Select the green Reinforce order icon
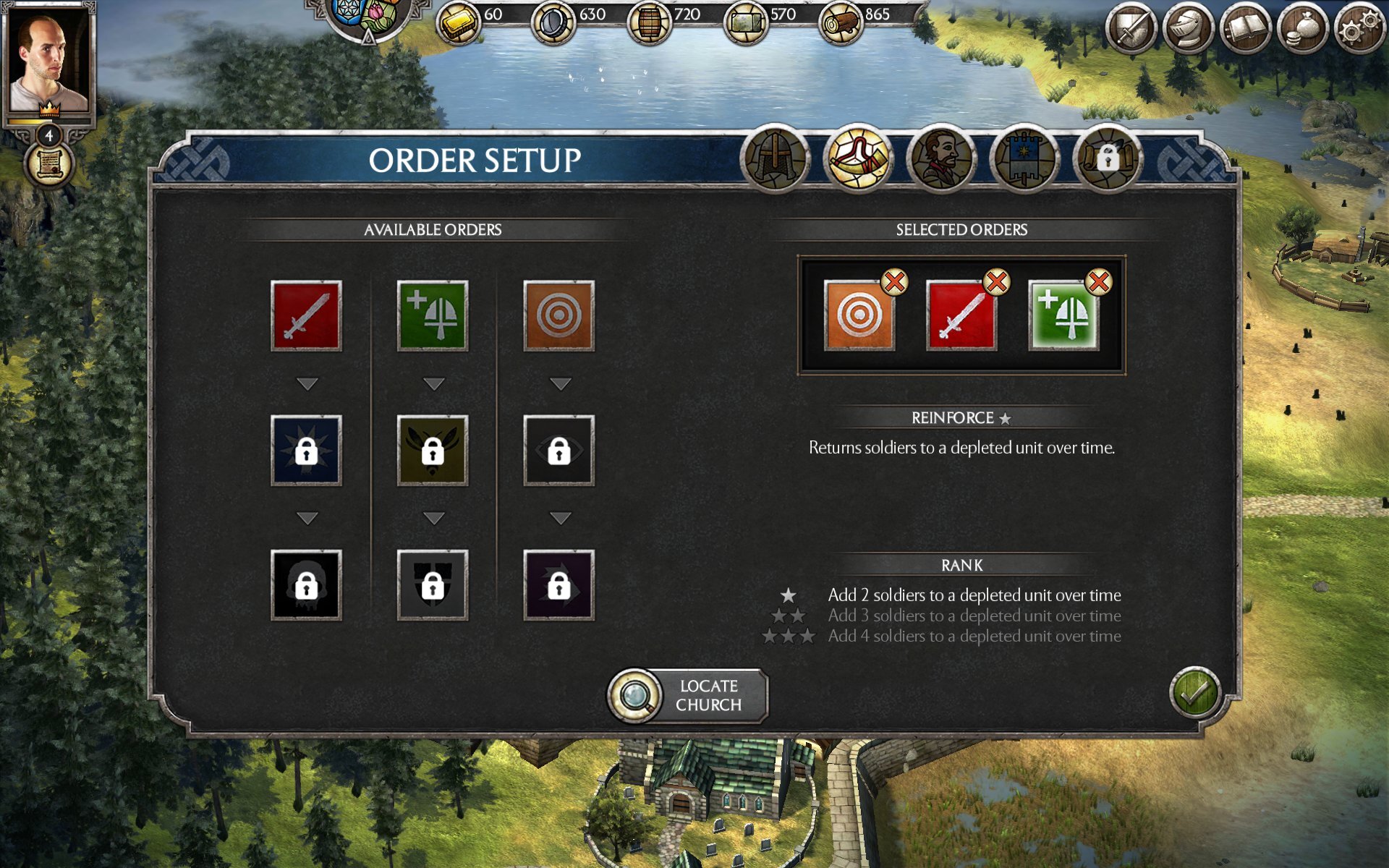The height and width of the screenshot is (868, 1389). click(433, 315)
